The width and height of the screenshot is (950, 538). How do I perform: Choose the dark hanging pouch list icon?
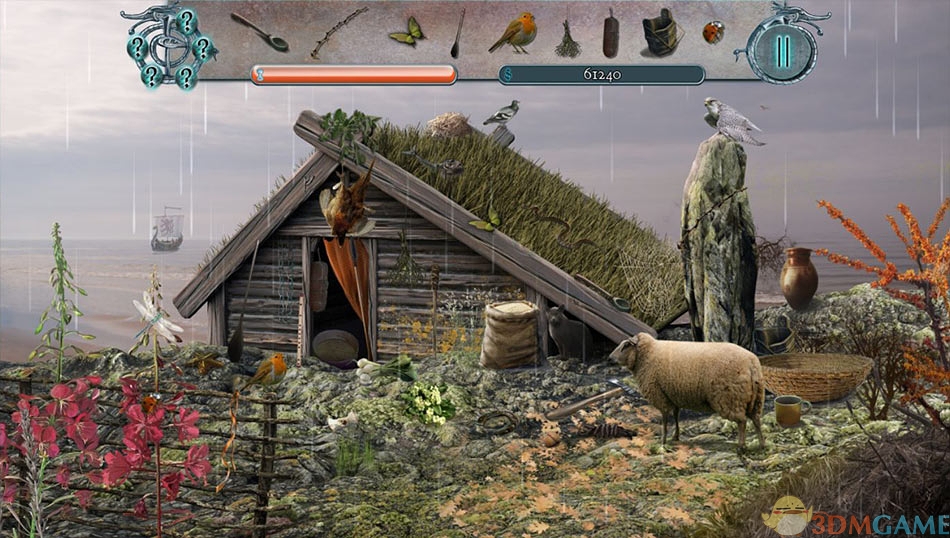point(610,35)
